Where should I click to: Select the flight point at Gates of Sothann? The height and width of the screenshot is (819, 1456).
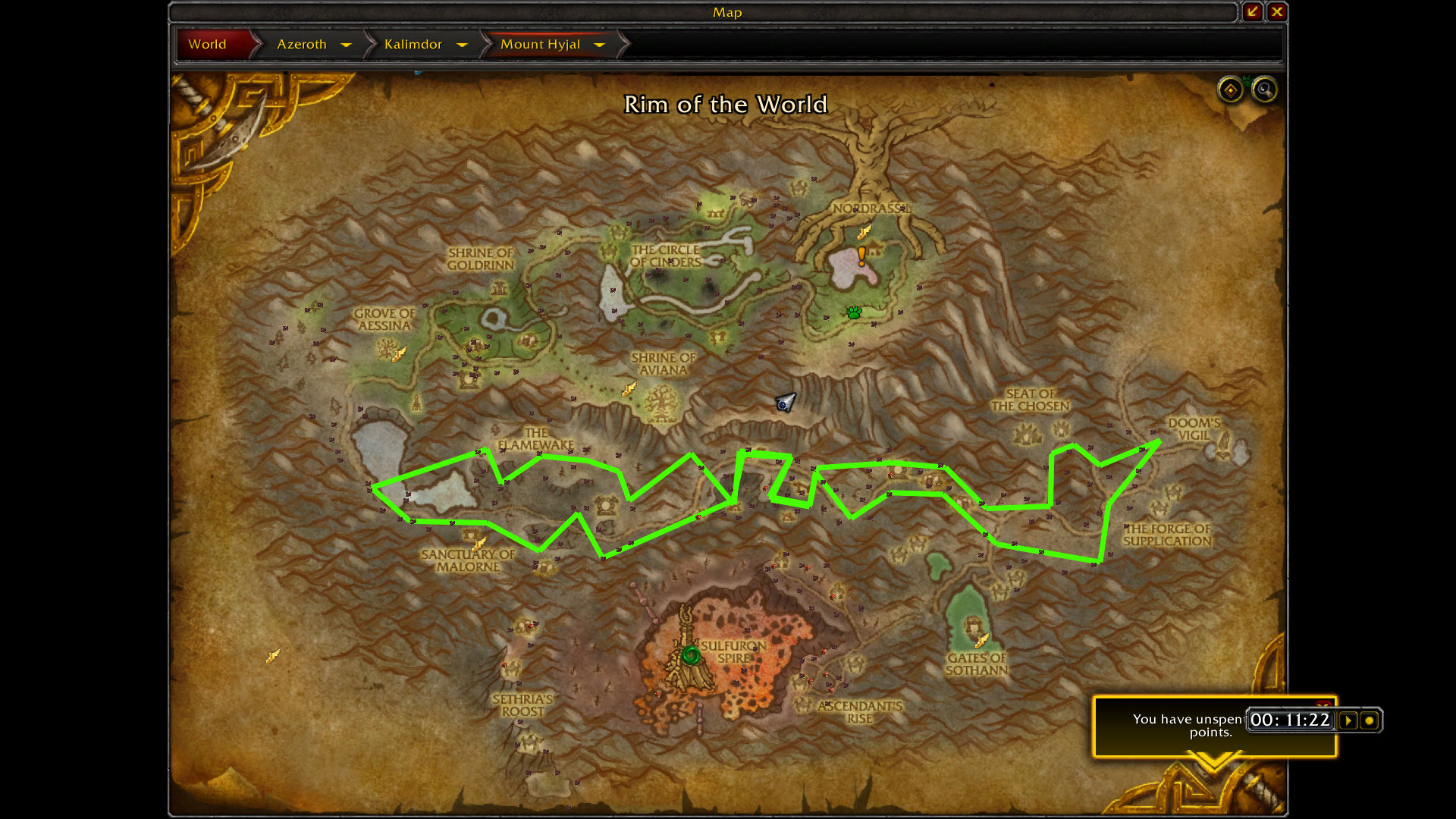[982, 641]
